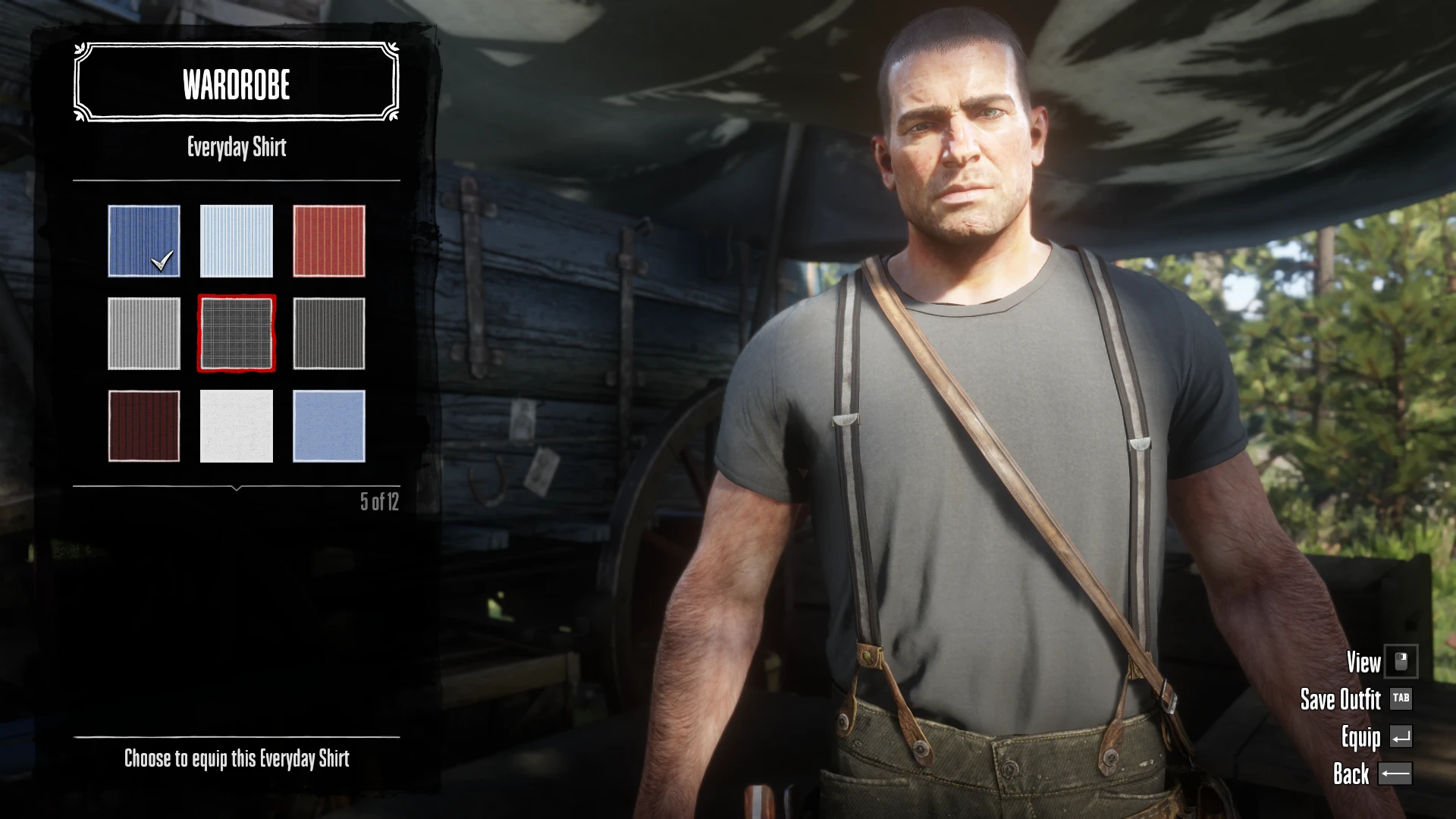Click the down arrow below the shirt grid
This screenshot has width=1456, height=819.
(x=237, y=488)
